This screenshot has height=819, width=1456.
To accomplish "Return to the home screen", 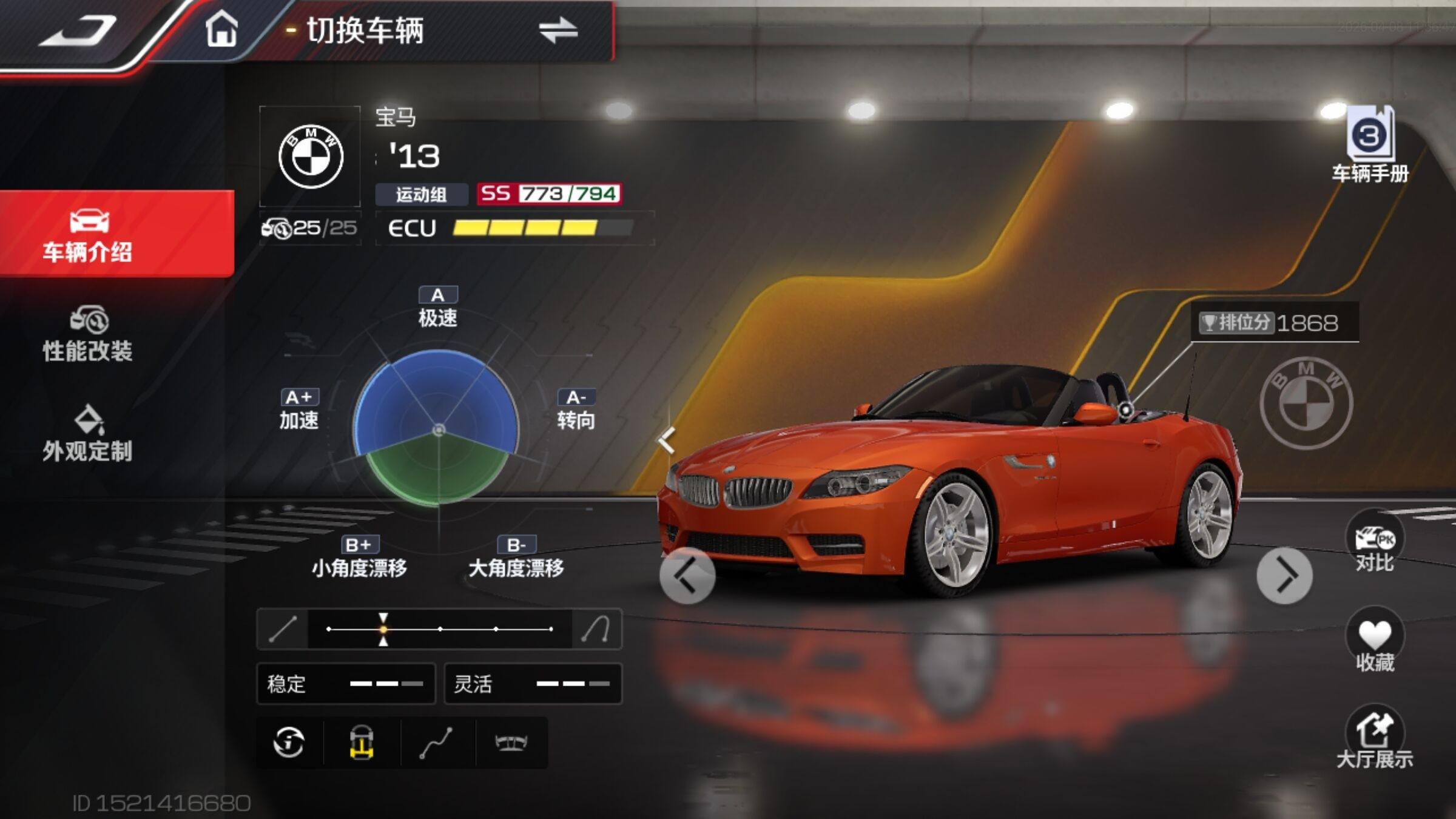I will click(221, 29).
